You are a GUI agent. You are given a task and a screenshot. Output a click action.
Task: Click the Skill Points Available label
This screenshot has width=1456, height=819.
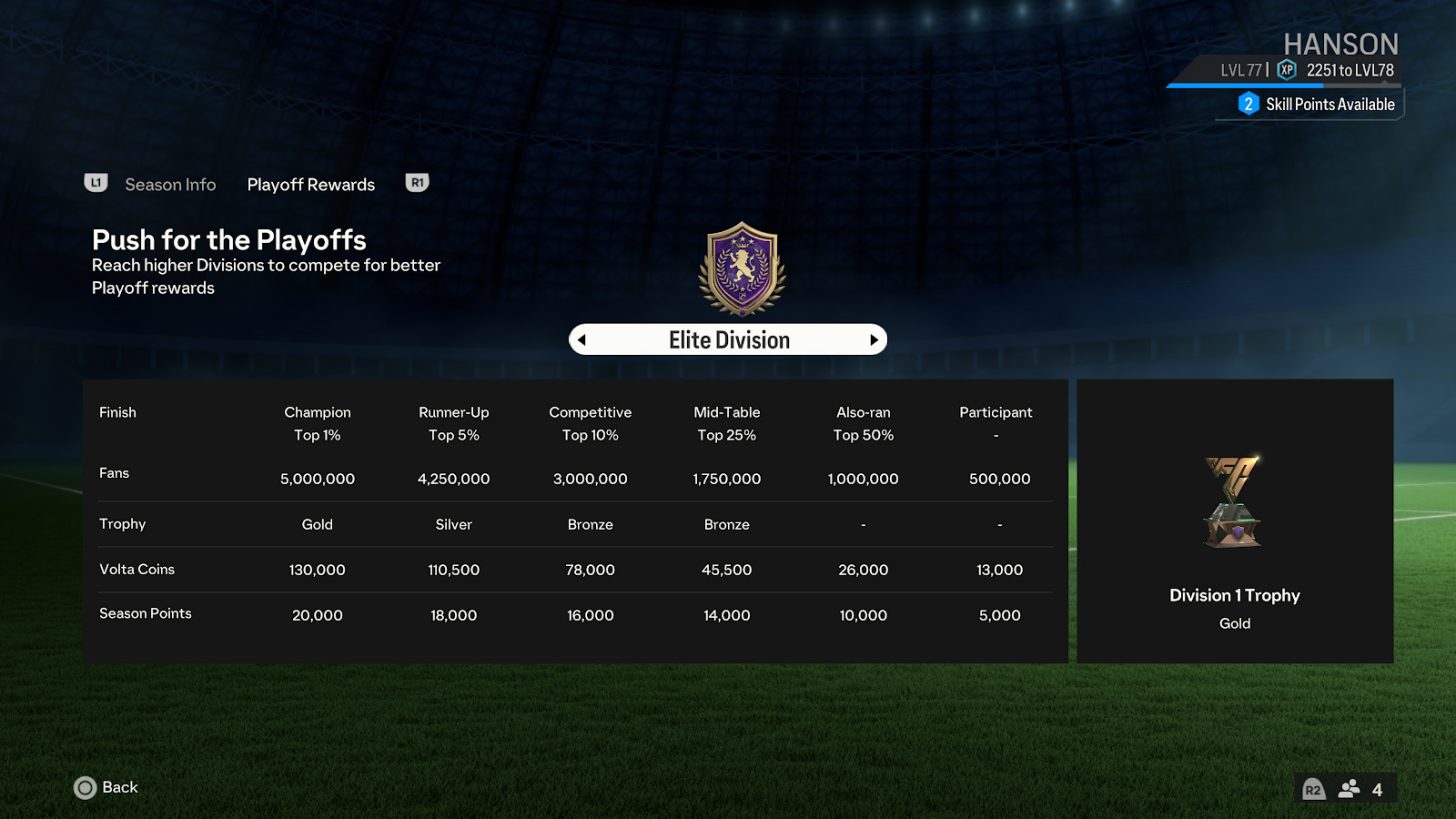click(x=1330, y=104)
